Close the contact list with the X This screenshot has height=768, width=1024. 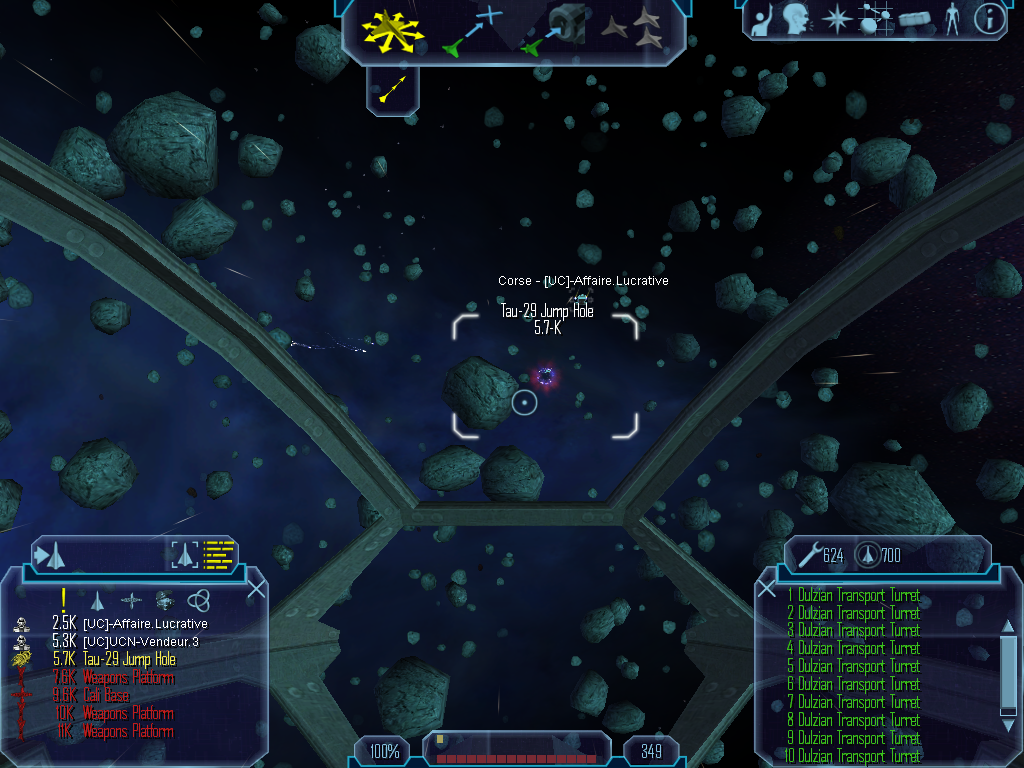(256, 589)
